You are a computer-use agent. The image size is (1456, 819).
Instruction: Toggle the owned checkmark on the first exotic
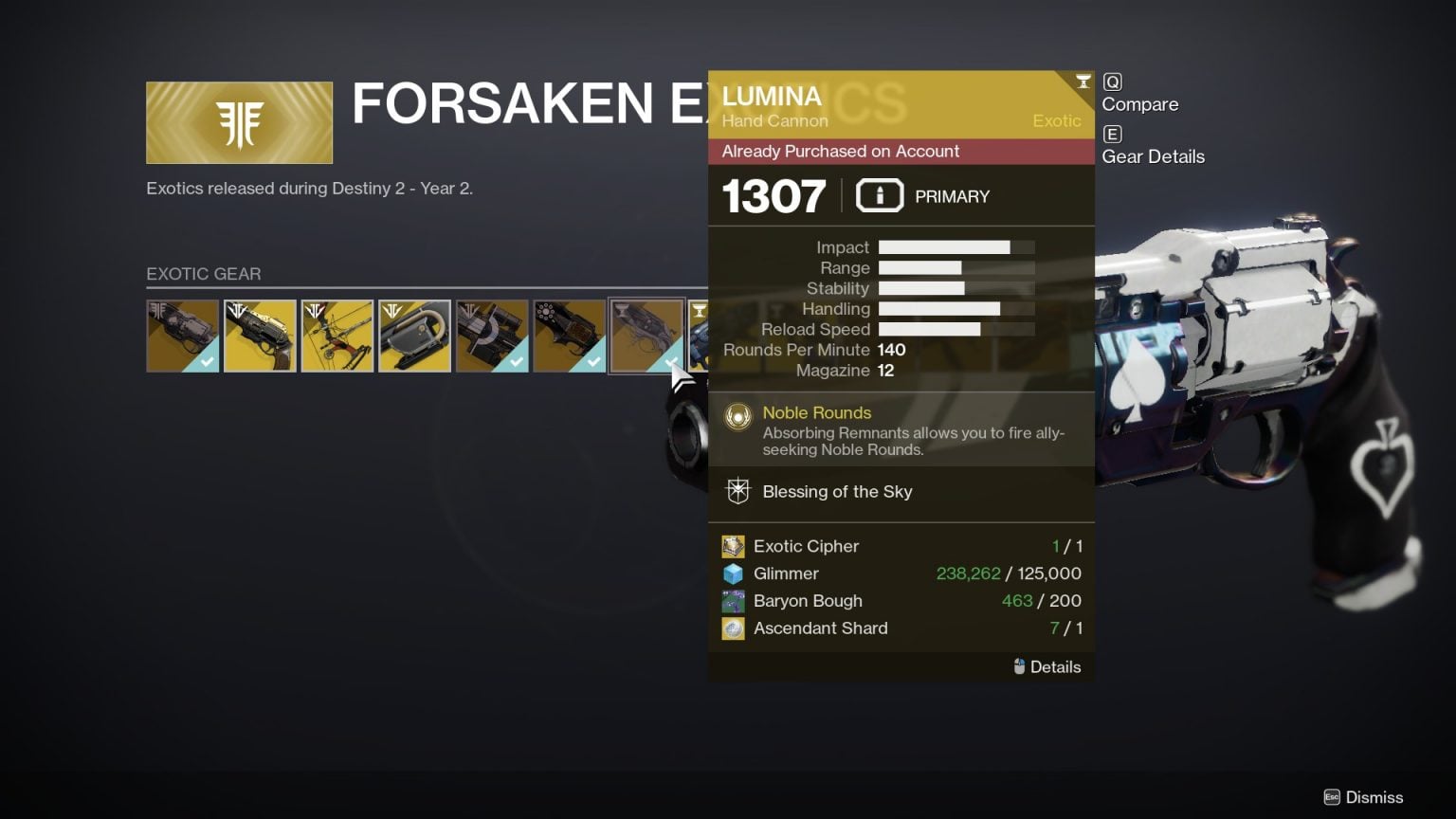pyautogui.click(x=209, y=361)
